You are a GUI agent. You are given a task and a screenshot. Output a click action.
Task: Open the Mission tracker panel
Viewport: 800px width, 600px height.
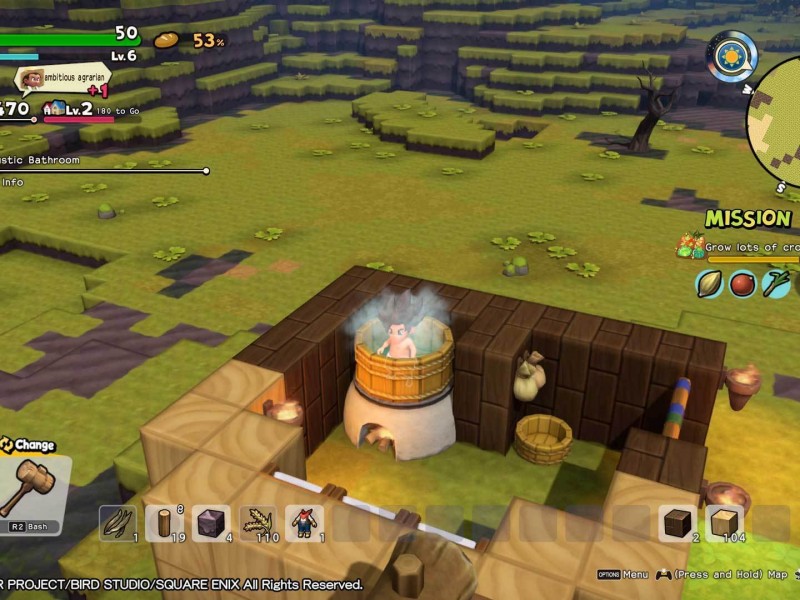click(x=748, y=218)
